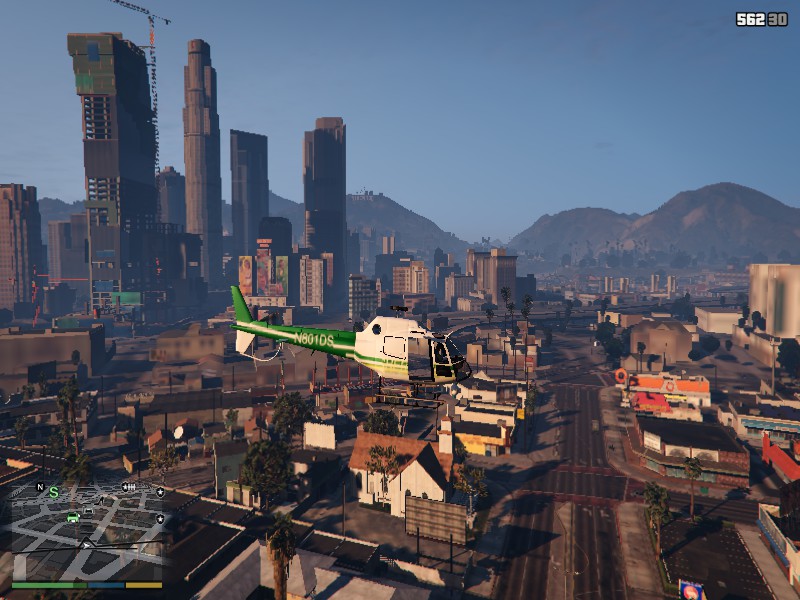
Task: Click the green car blip on the minimap
Action: [73, 517]
